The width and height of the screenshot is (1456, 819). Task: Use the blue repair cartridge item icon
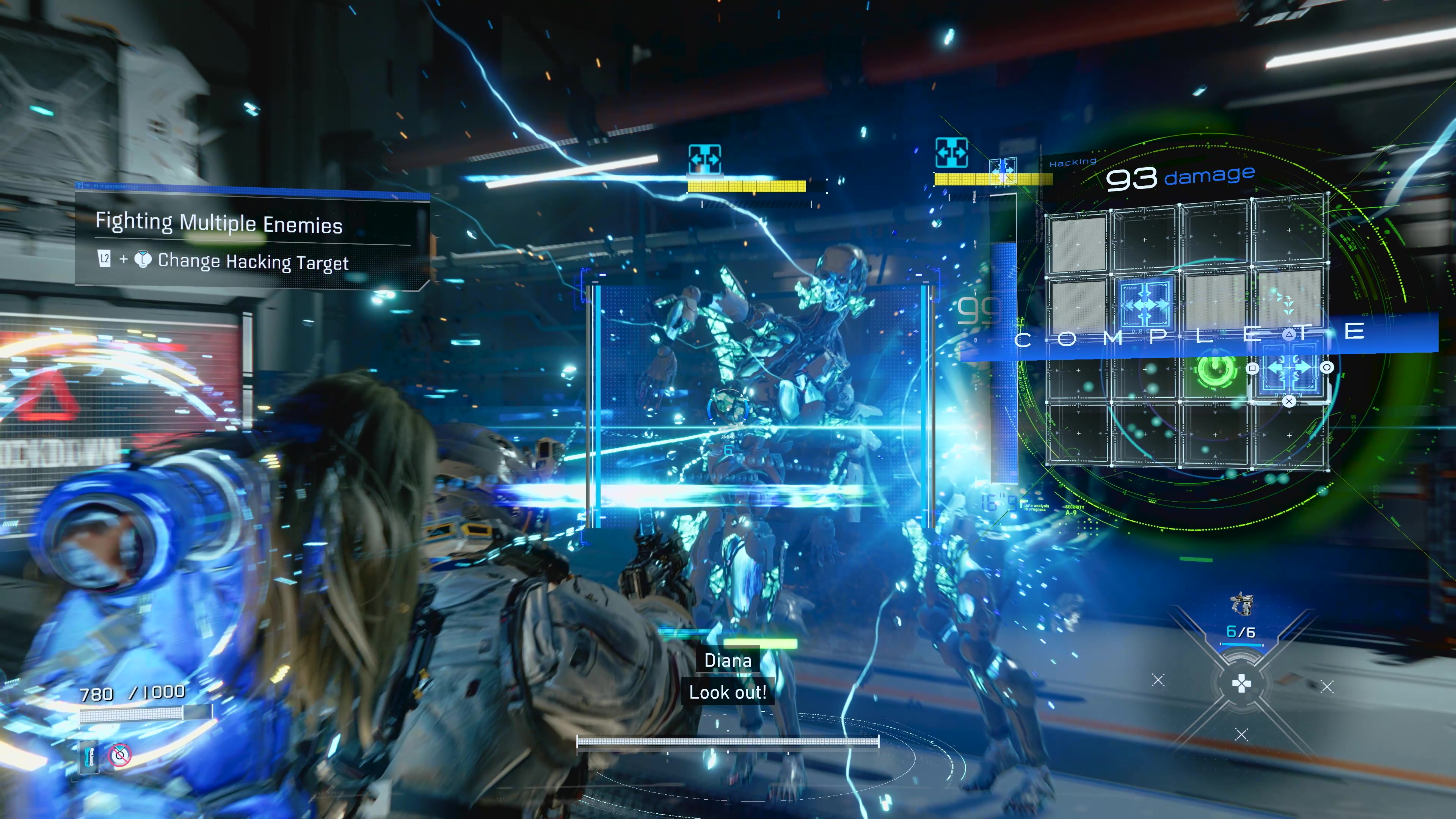tap(89, 756)
